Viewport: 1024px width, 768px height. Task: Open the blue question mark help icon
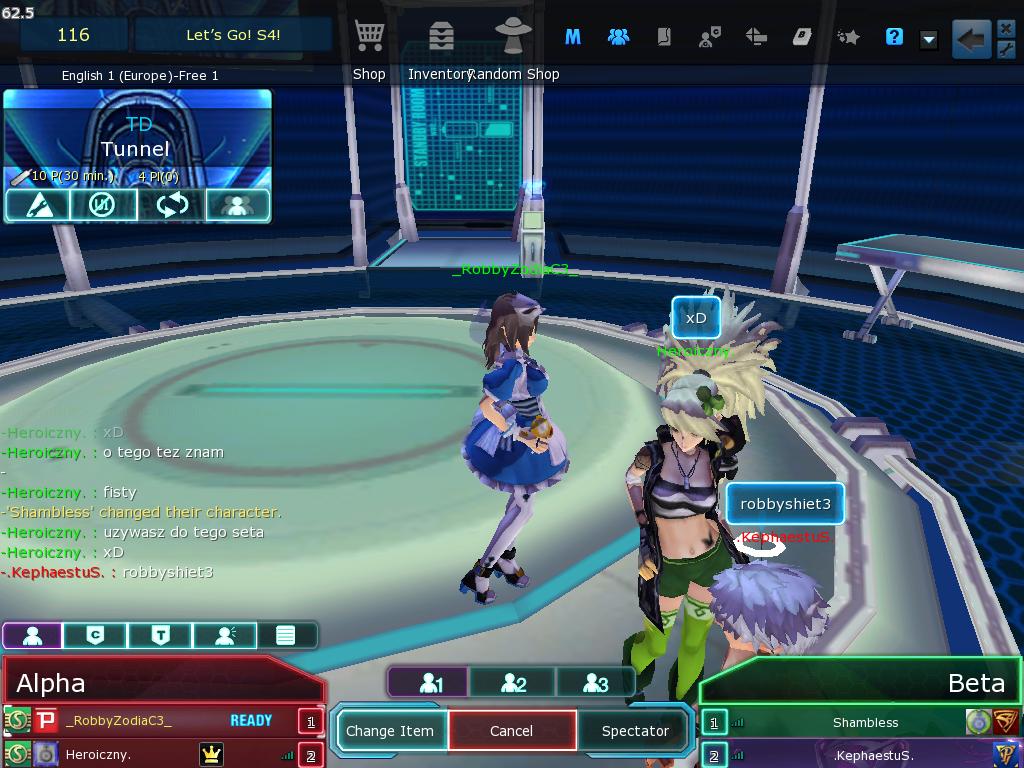(894, 37)
